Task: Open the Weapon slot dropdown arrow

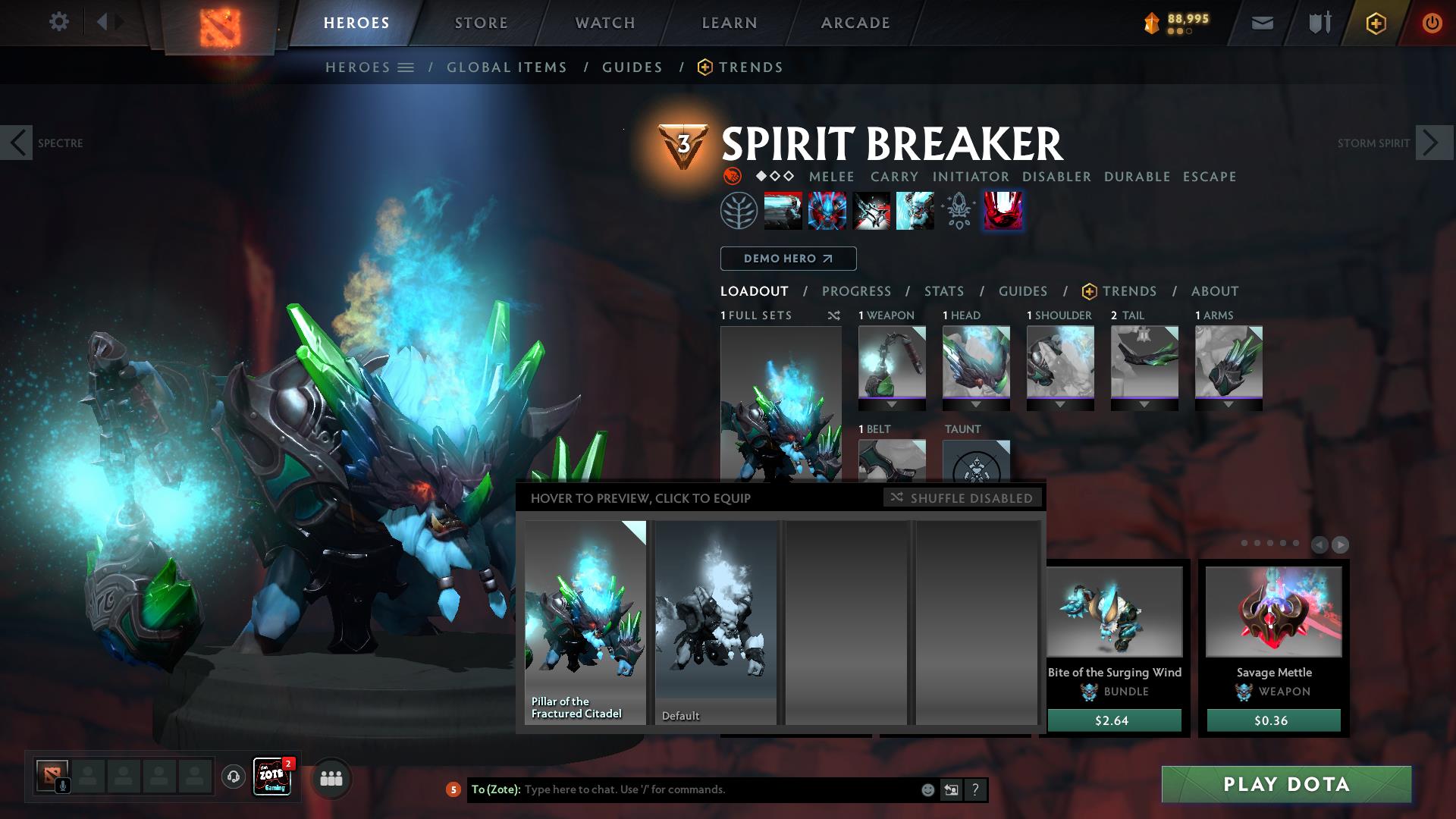Action: [x=892, y=404]
